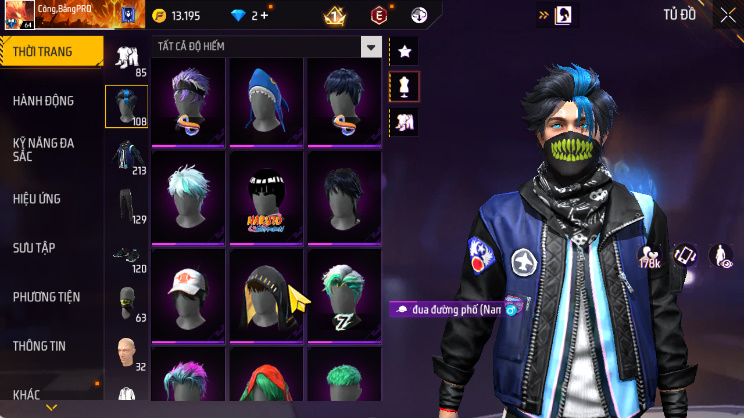Click the 178k likes heart icon
744x418 pixels.
pyautogui.click(x=649, y=257)
